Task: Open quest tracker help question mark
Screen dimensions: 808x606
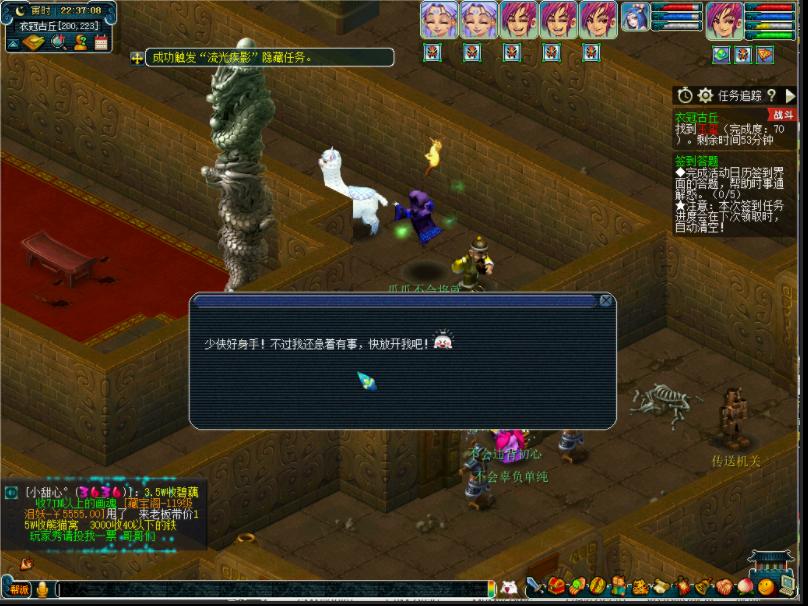Action: pos(771,95)
